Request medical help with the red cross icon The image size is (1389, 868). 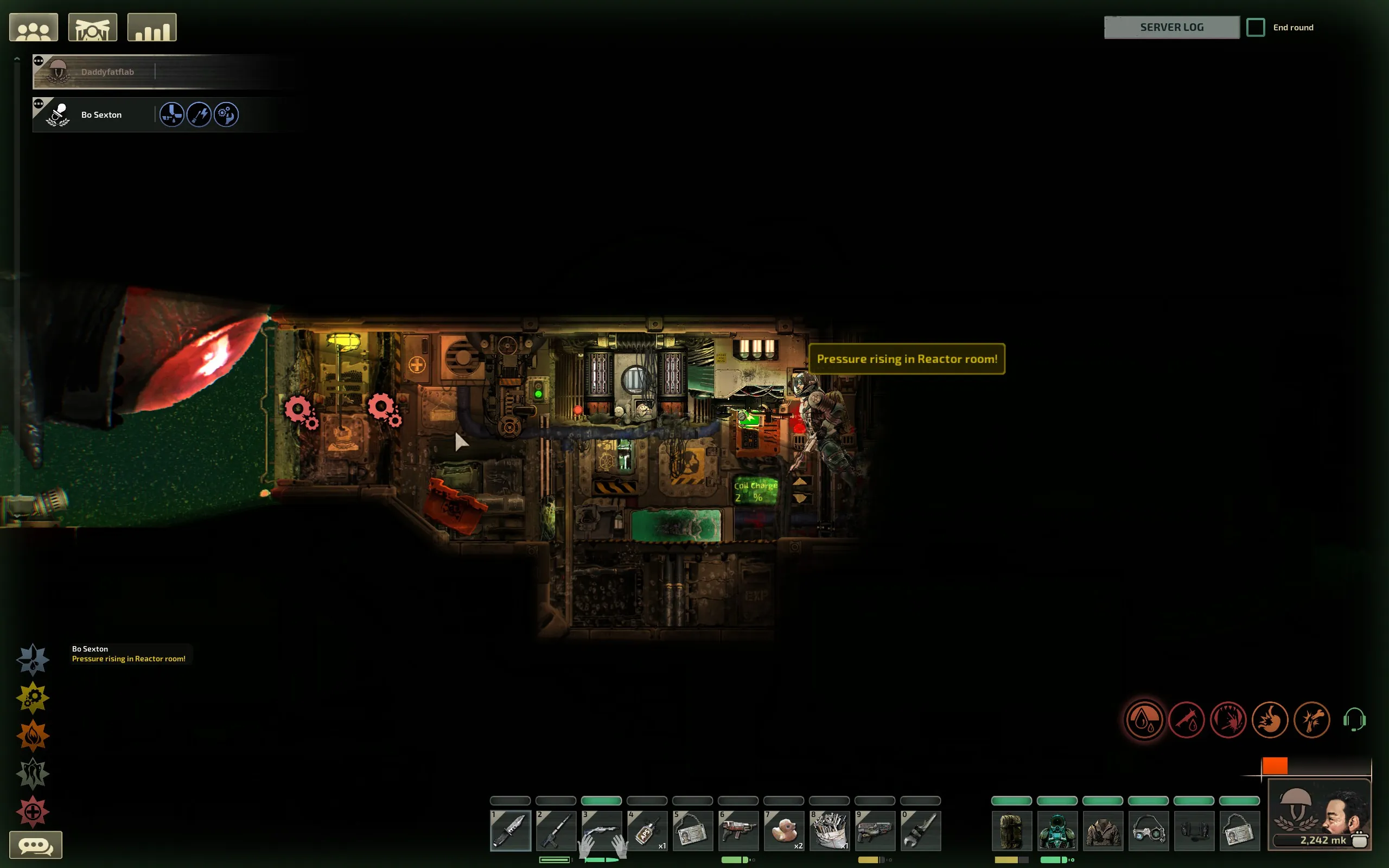[33, 812]
